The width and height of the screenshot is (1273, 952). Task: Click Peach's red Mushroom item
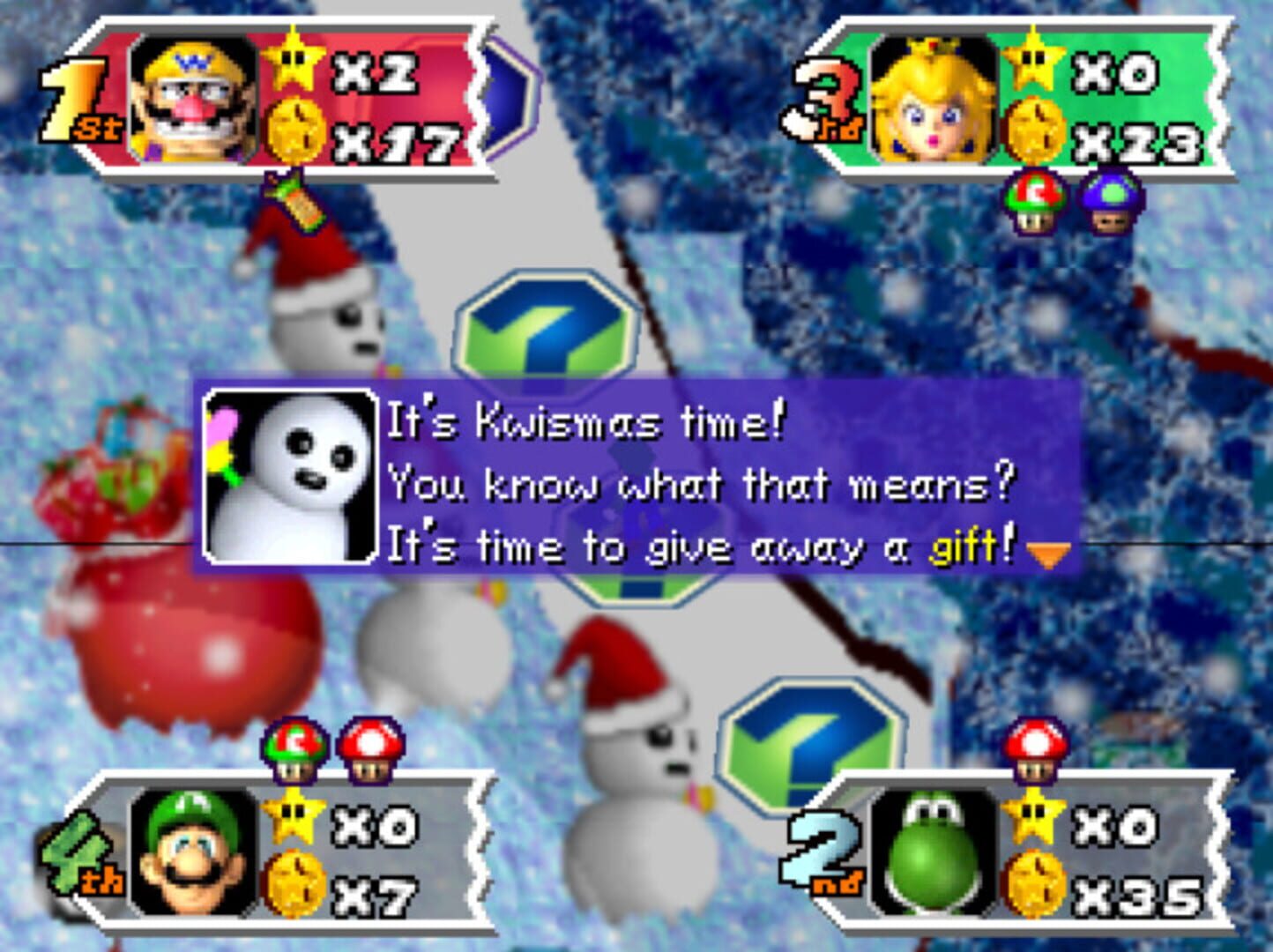(x=1033, y=203)
